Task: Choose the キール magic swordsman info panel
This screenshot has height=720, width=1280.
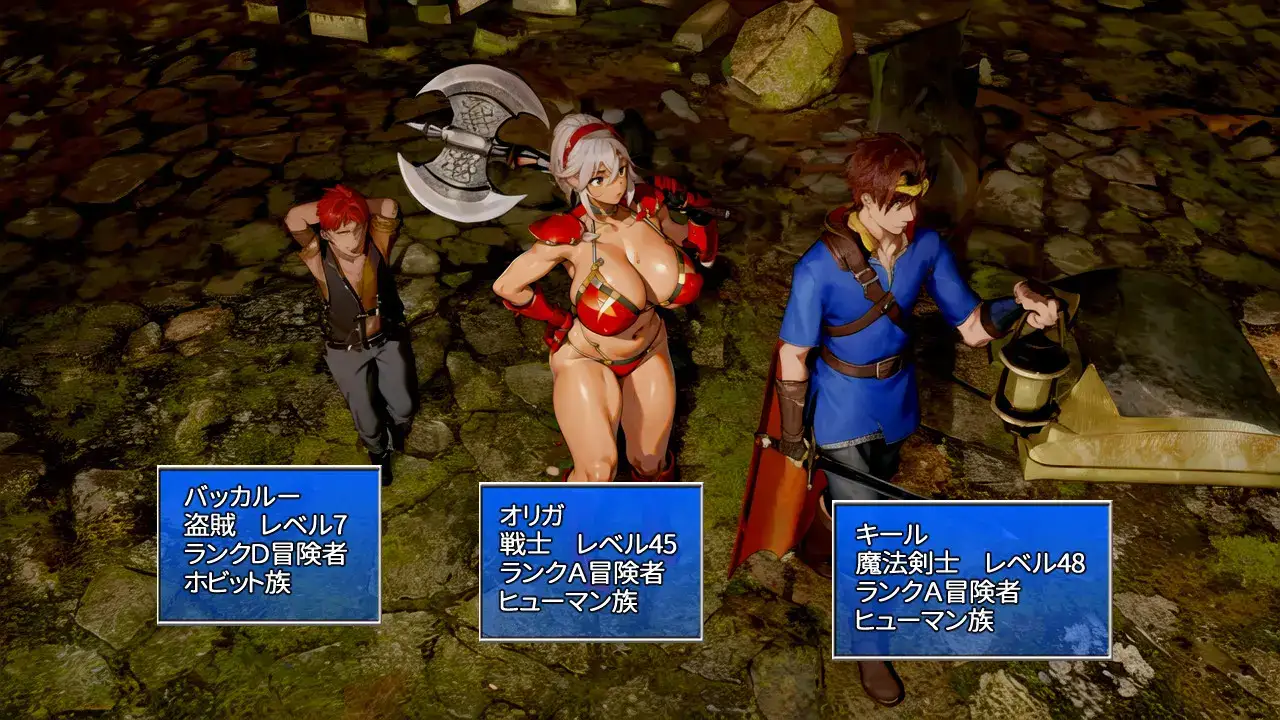Action: (x=971, y=579)
